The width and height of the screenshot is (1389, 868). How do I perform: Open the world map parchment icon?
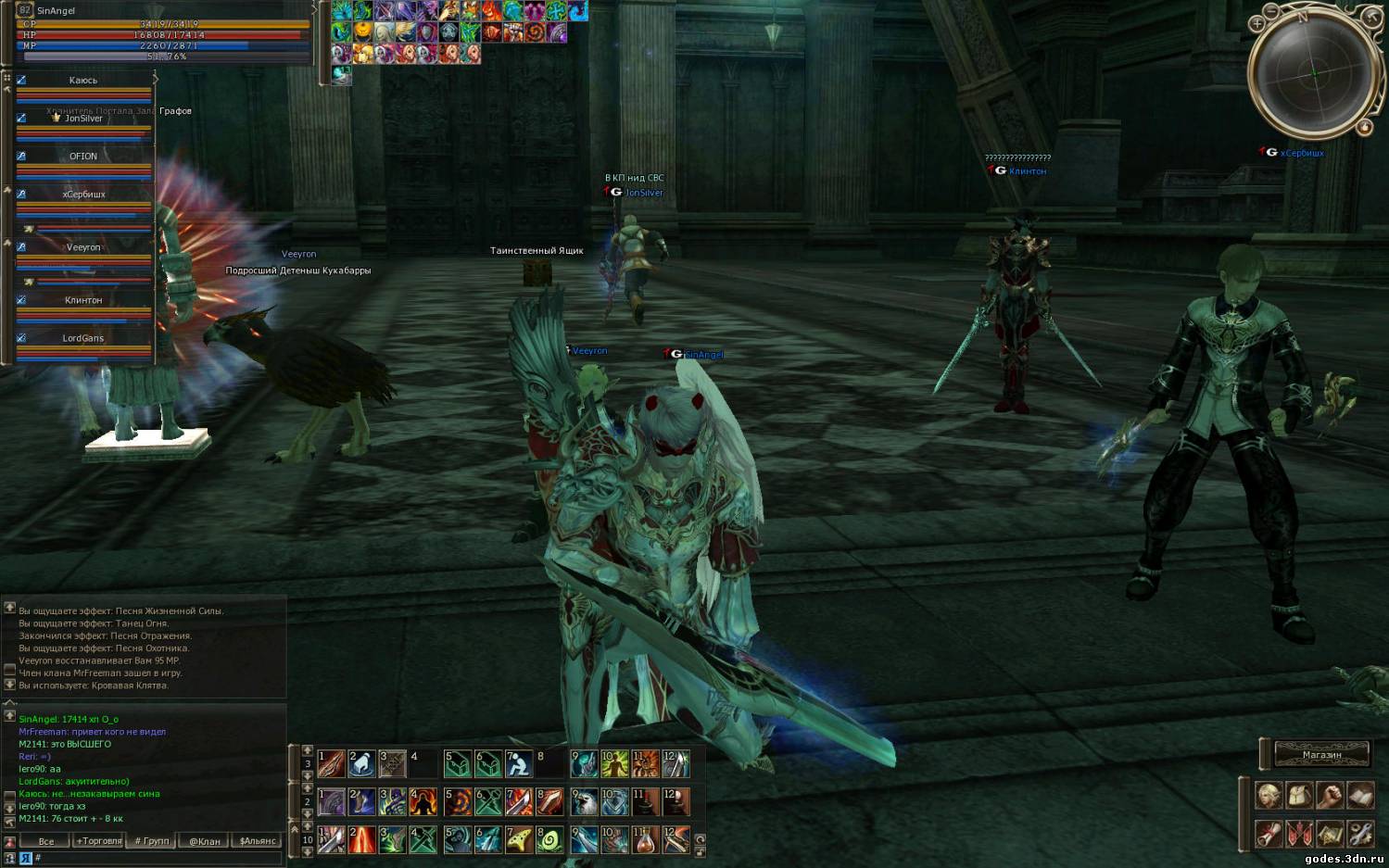pos(1330,833)
